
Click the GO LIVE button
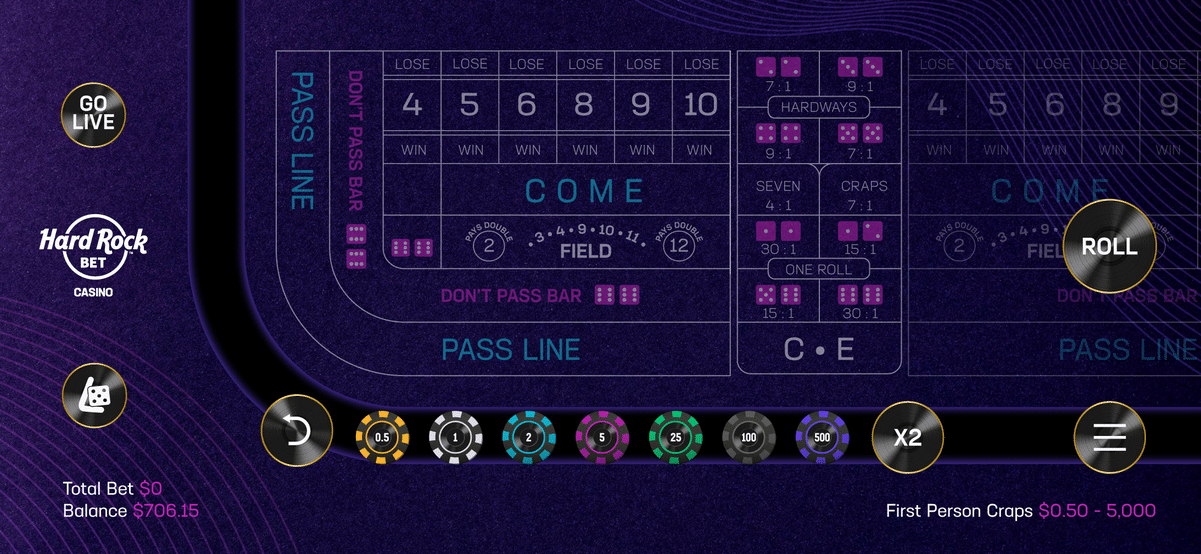pyautogui.click(x=97, y=112)
